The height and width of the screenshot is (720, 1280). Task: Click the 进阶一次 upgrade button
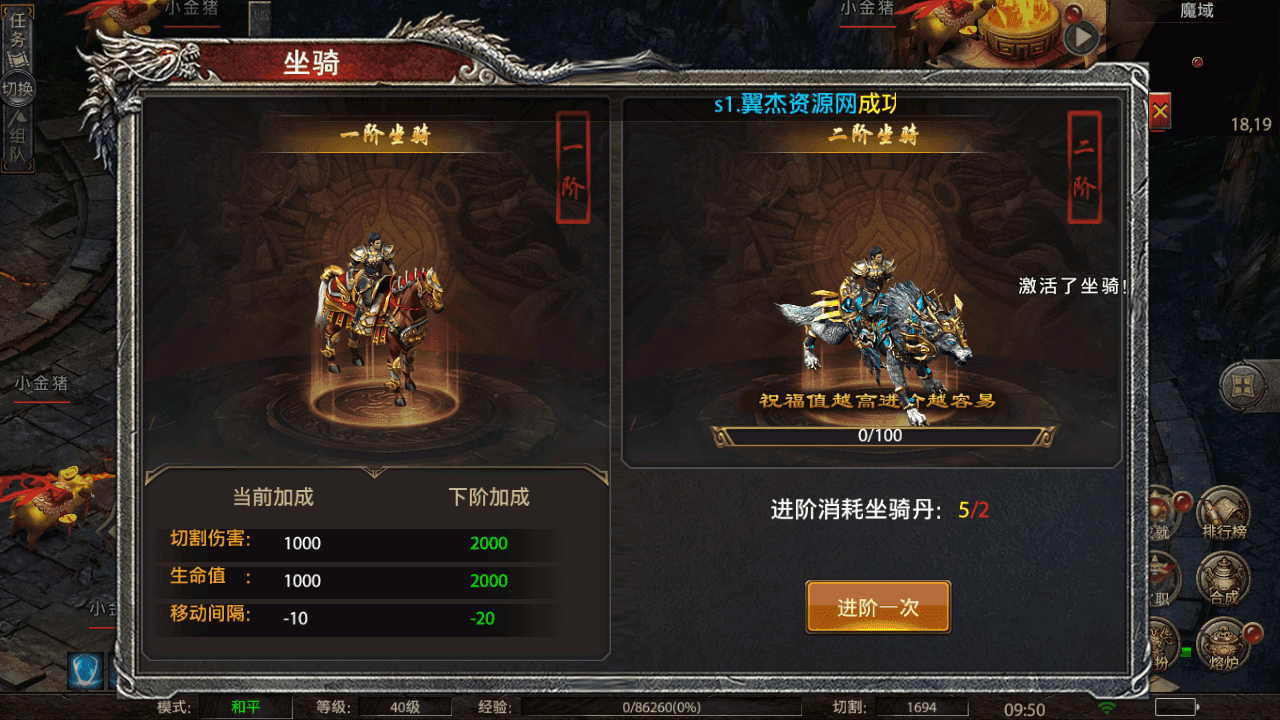pos(878,607)
